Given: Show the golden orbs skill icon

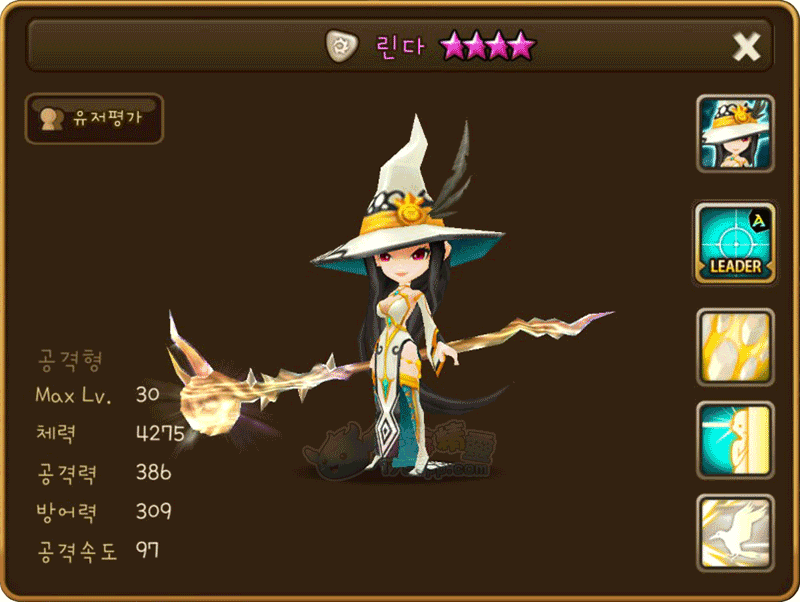Looking at the screenshot, I should point(735,347).
